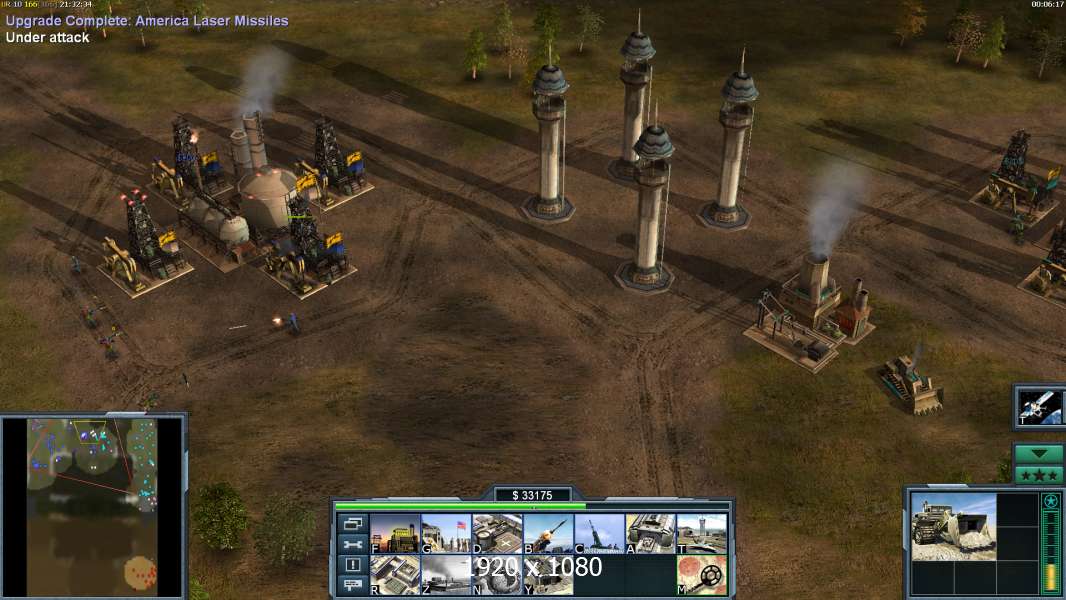Select the Command Center build icon (Y)
Viewport: 1066px width, 600px height.
548,574
